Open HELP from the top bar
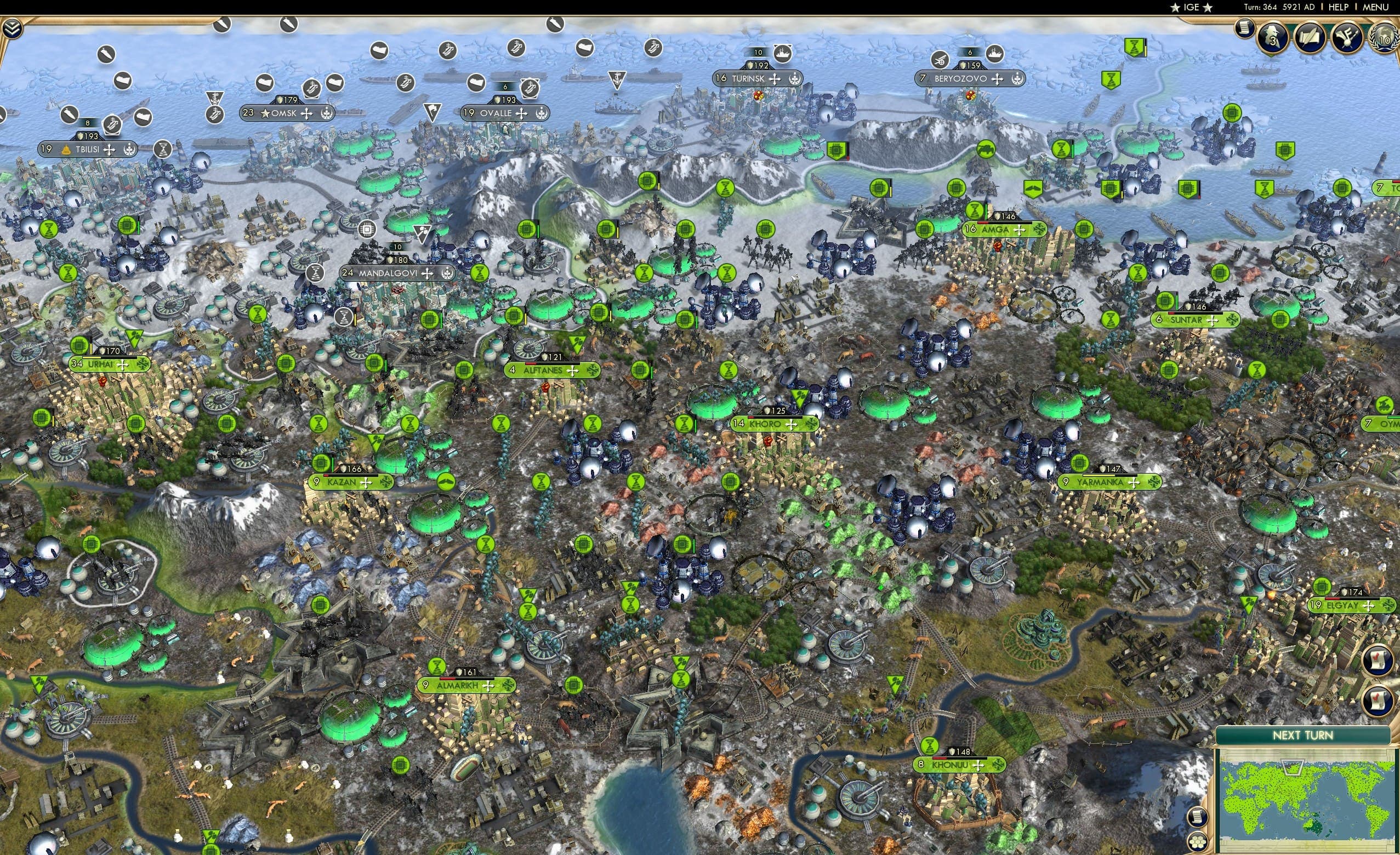The height and width of the screenshot is (855, 1400). click(1339, 7)
